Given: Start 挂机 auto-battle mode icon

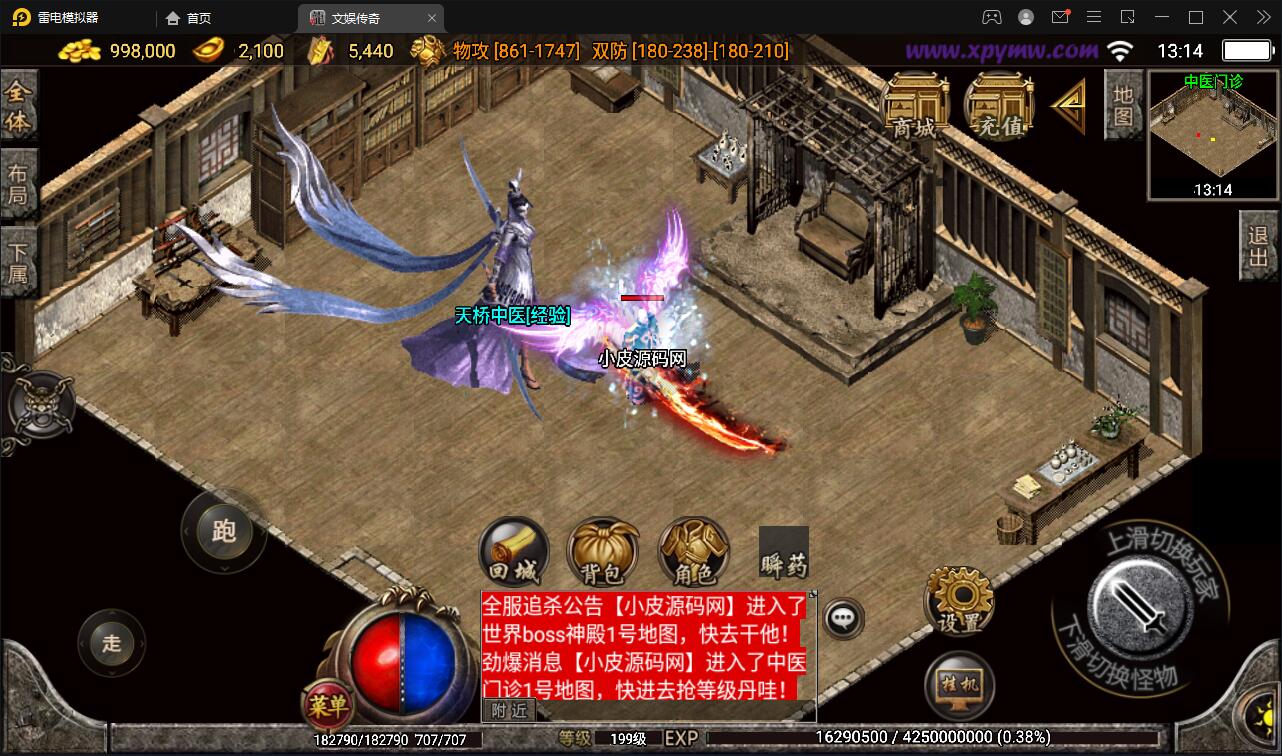Looking at the screenshot, I should pyautogui.click(x=957, y=686).
